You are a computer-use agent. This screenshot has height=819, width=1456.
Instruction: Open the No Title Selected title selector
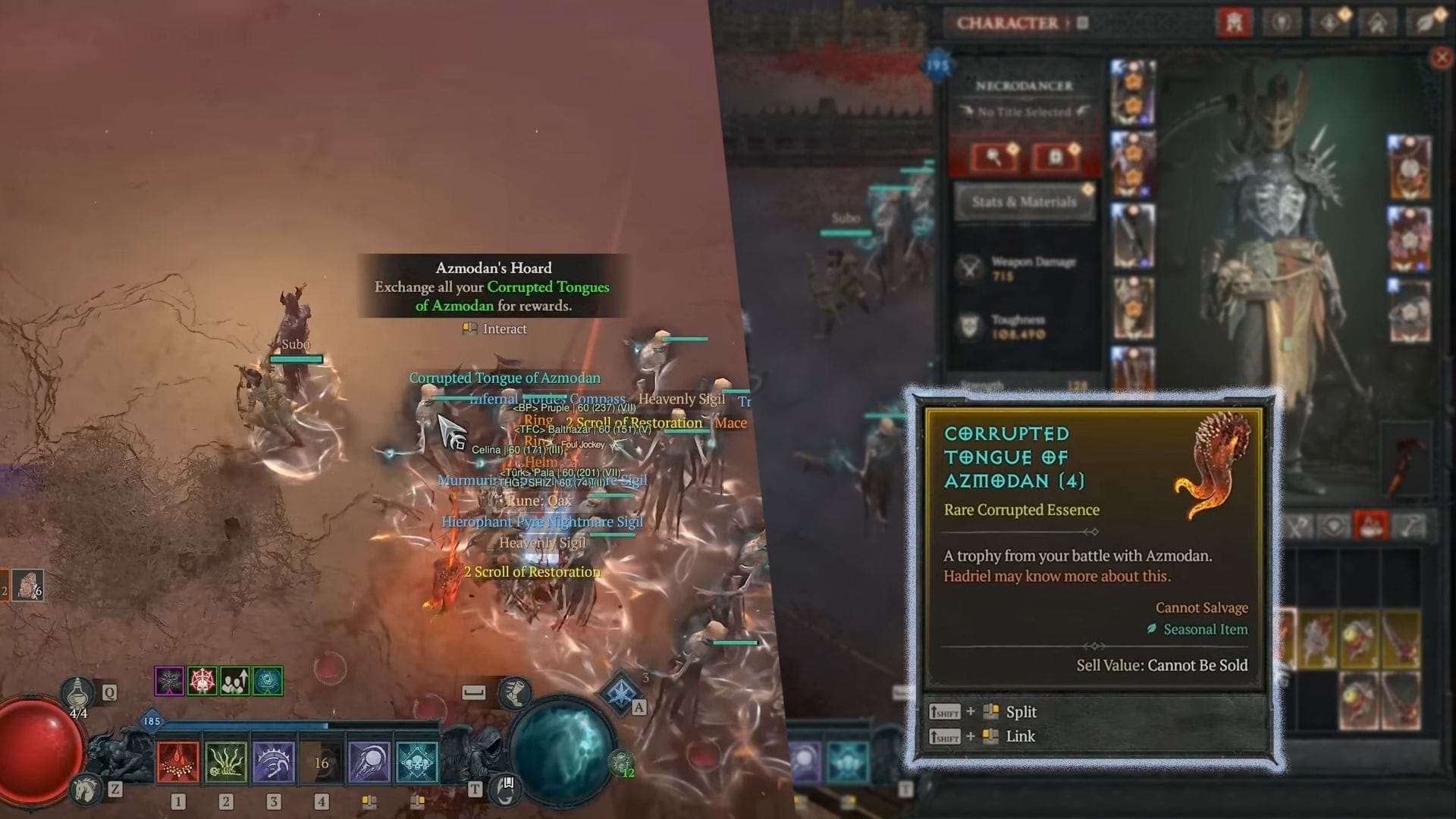click(x=1024, y=111)
